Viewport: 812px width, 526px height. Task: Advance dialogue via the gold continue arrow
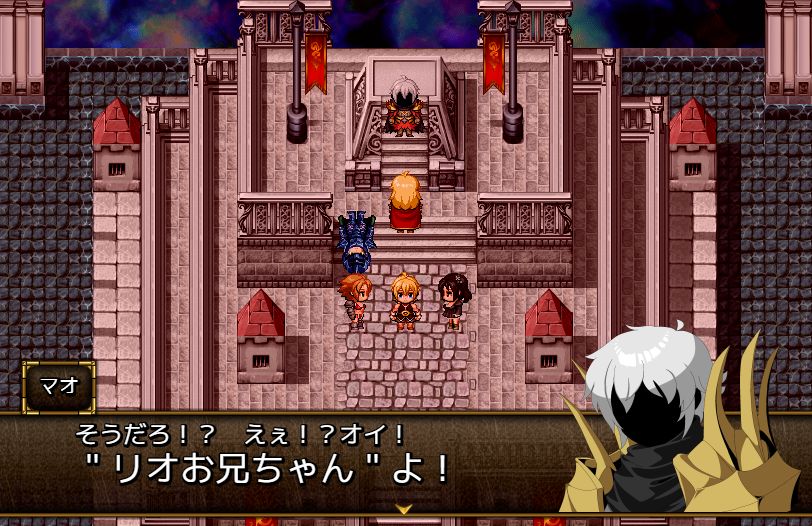[x=404, y=508]
